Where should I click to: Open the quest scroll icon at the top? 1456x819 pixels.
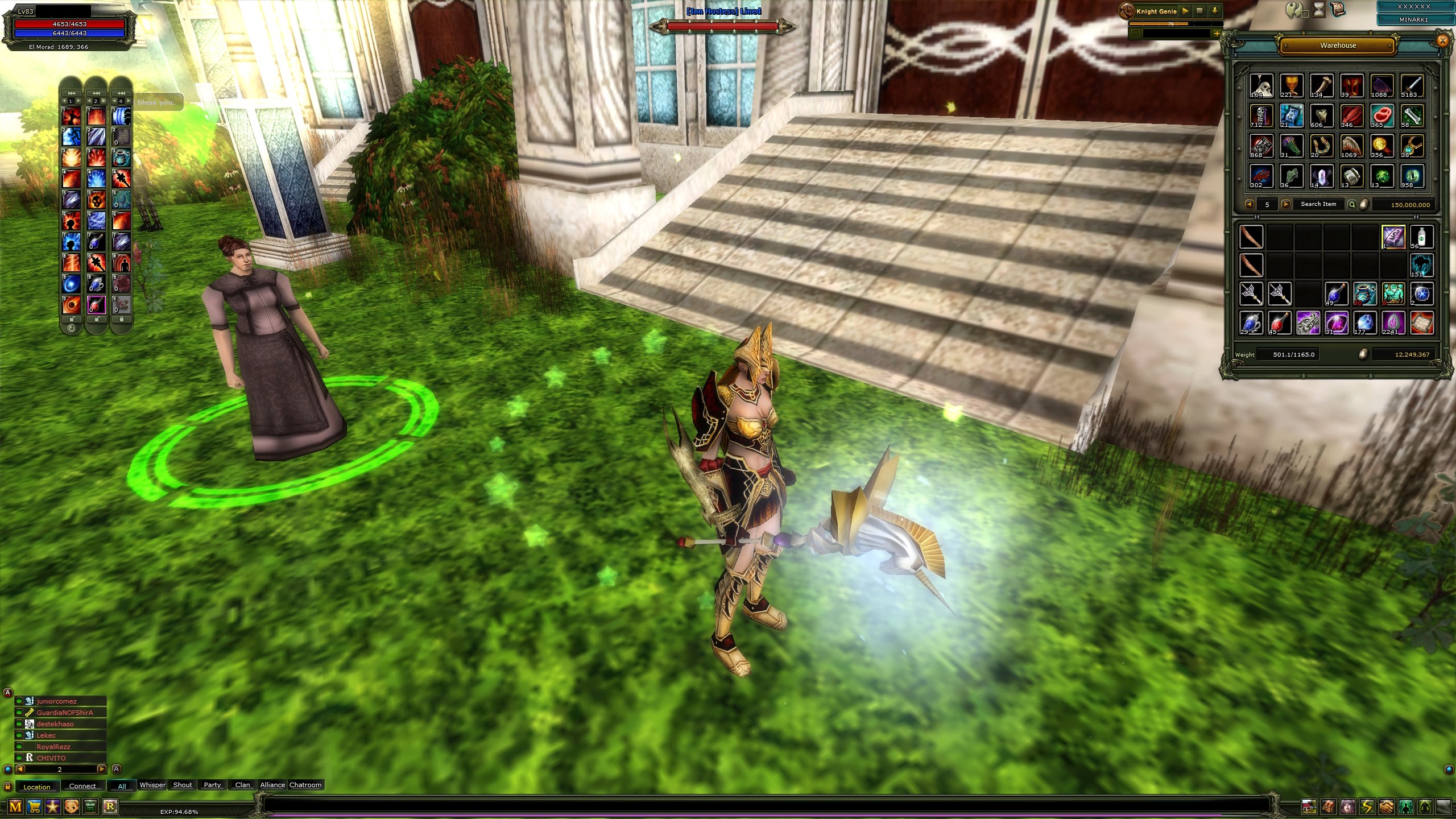[1338, 10]
